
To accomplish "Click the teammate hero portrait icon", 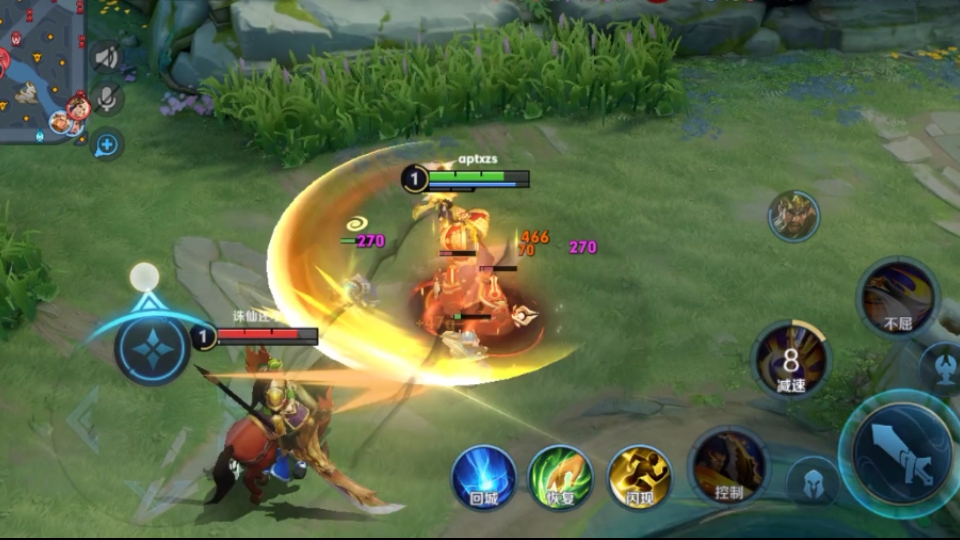I will click(794, 216).
